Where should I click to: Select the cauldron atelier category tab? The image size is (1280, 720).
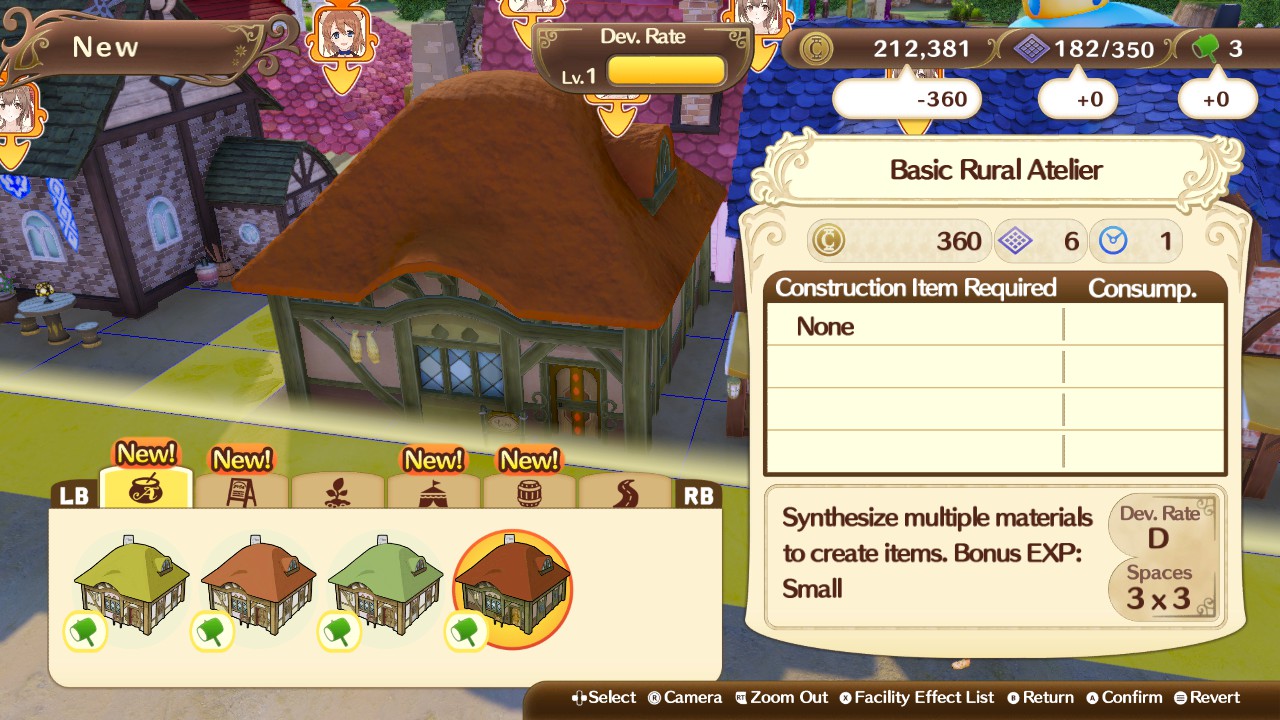146,491
